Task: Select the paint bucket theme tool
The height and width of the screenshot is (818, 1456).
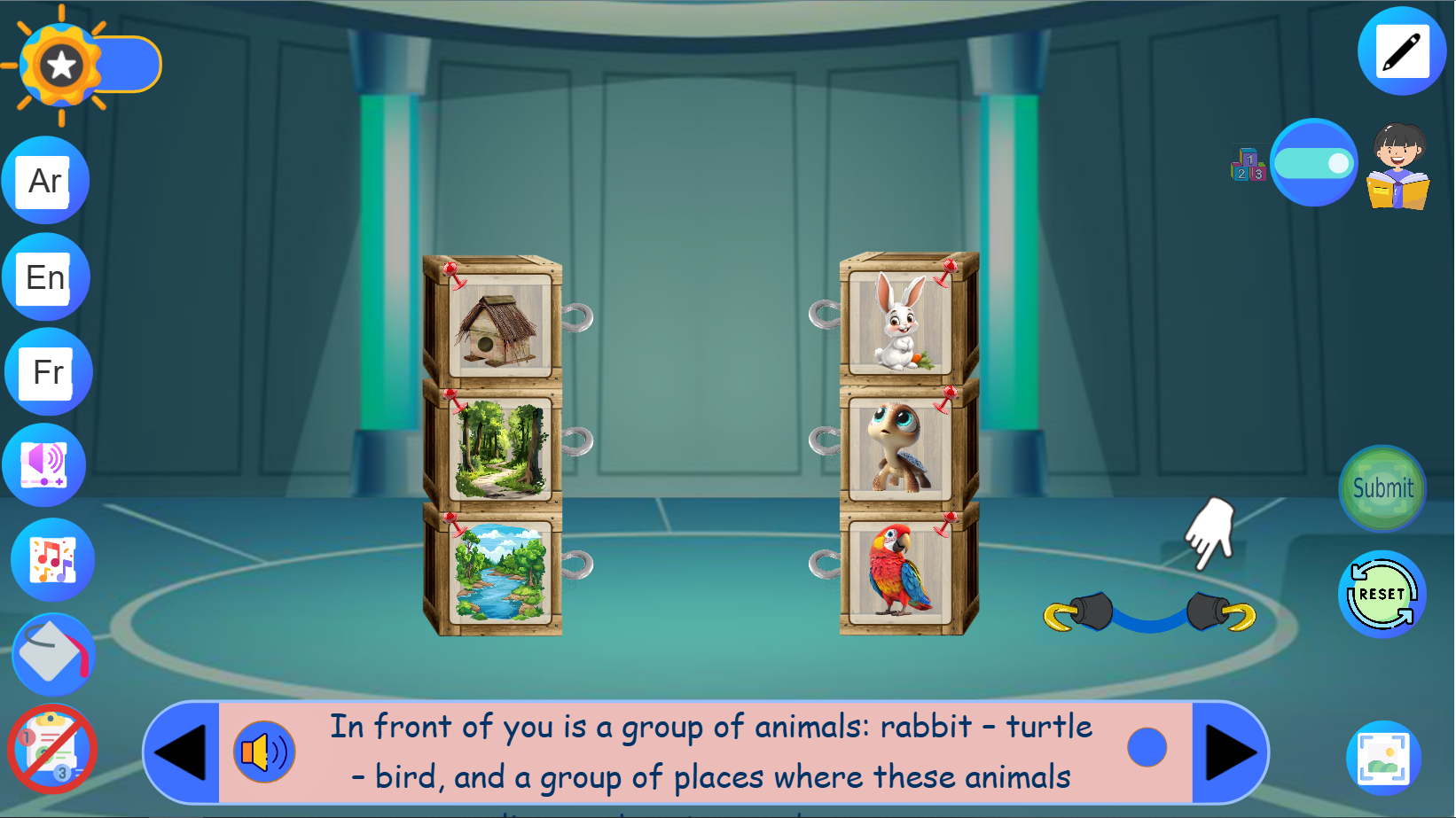Action: [x=51, y=656]
